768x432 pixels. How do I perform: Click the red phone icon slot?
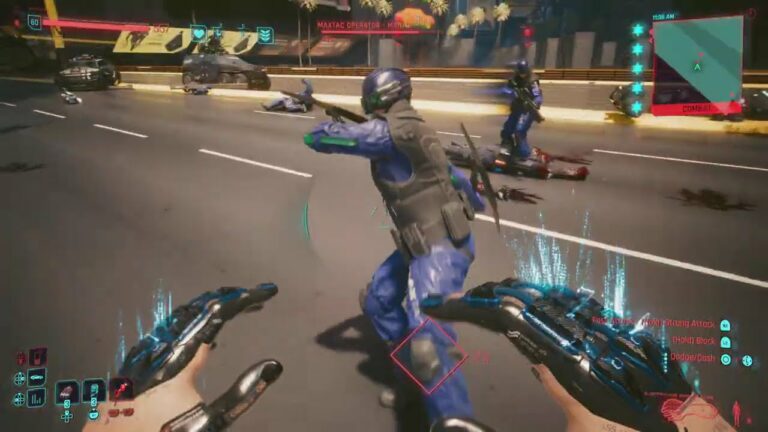coord(37,356)
